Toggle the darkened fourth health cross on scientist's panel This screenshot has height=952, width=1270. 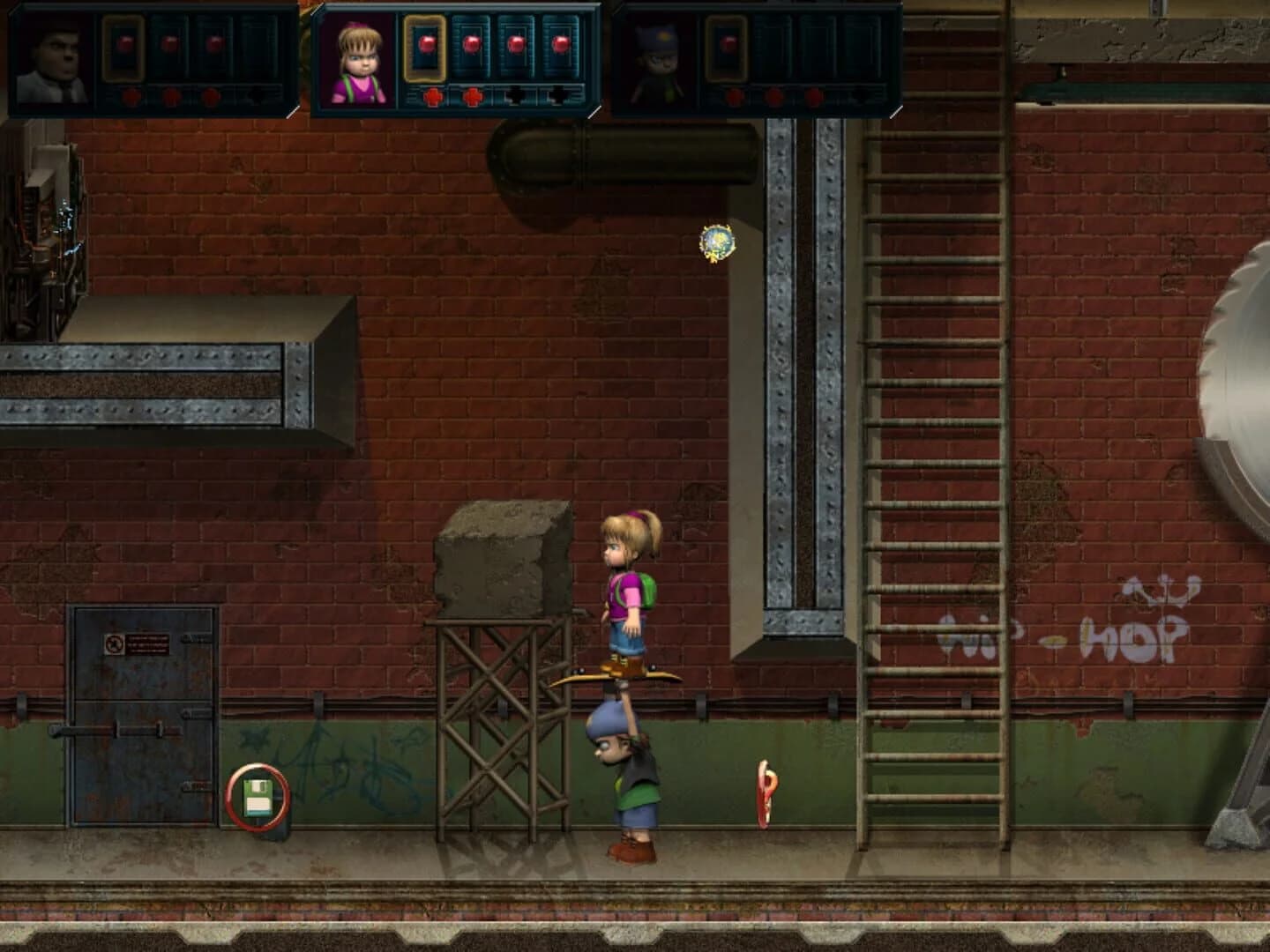pyautogui.click(x=256, y=95)
